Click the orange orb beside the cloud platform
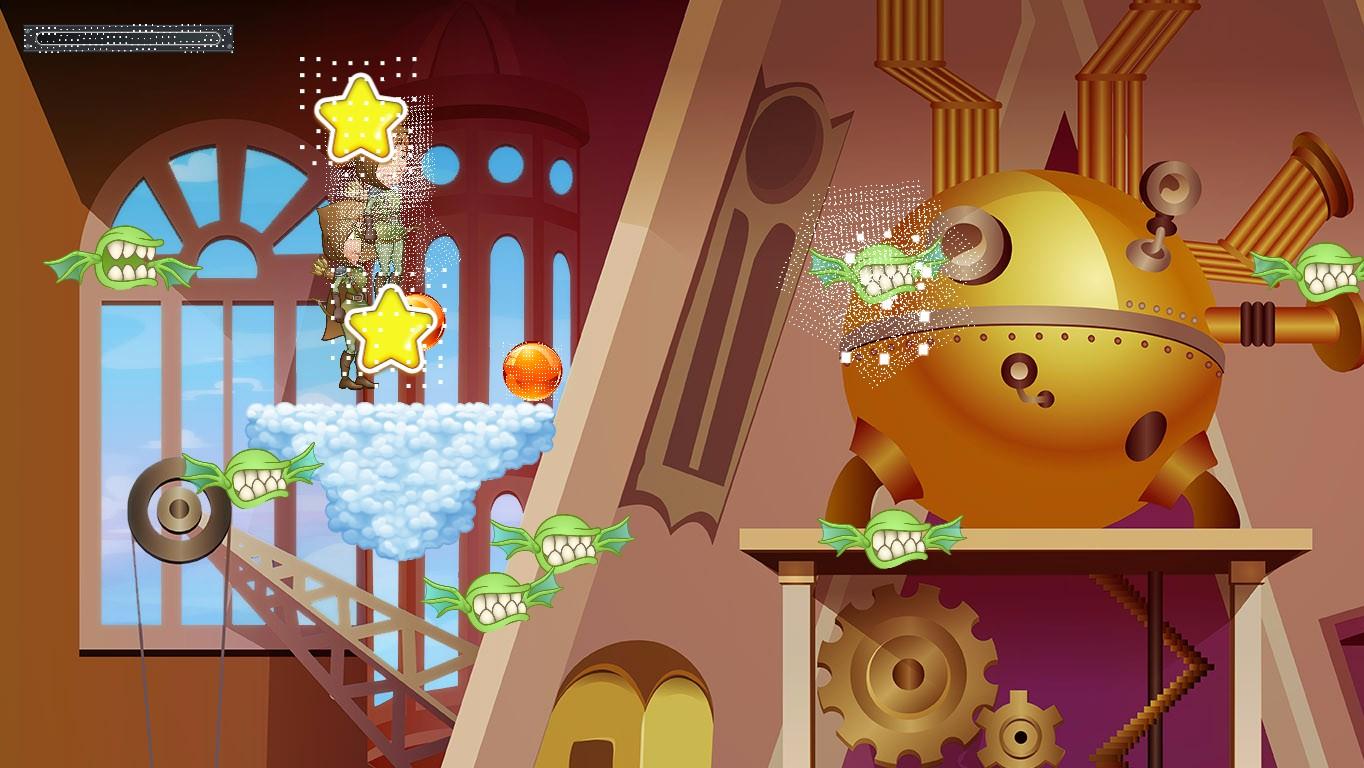 point(530,372)
